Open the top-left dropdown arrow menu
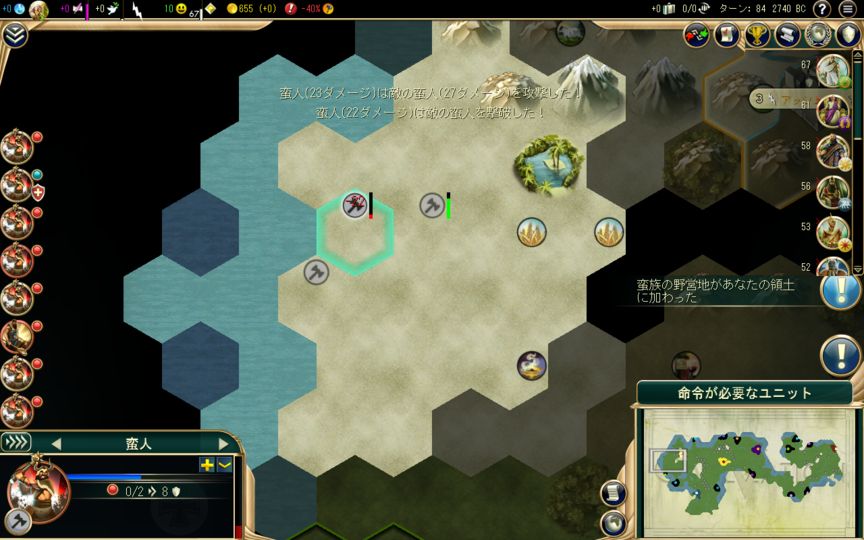This screenshot has height=540, width=864. point(14,35)
